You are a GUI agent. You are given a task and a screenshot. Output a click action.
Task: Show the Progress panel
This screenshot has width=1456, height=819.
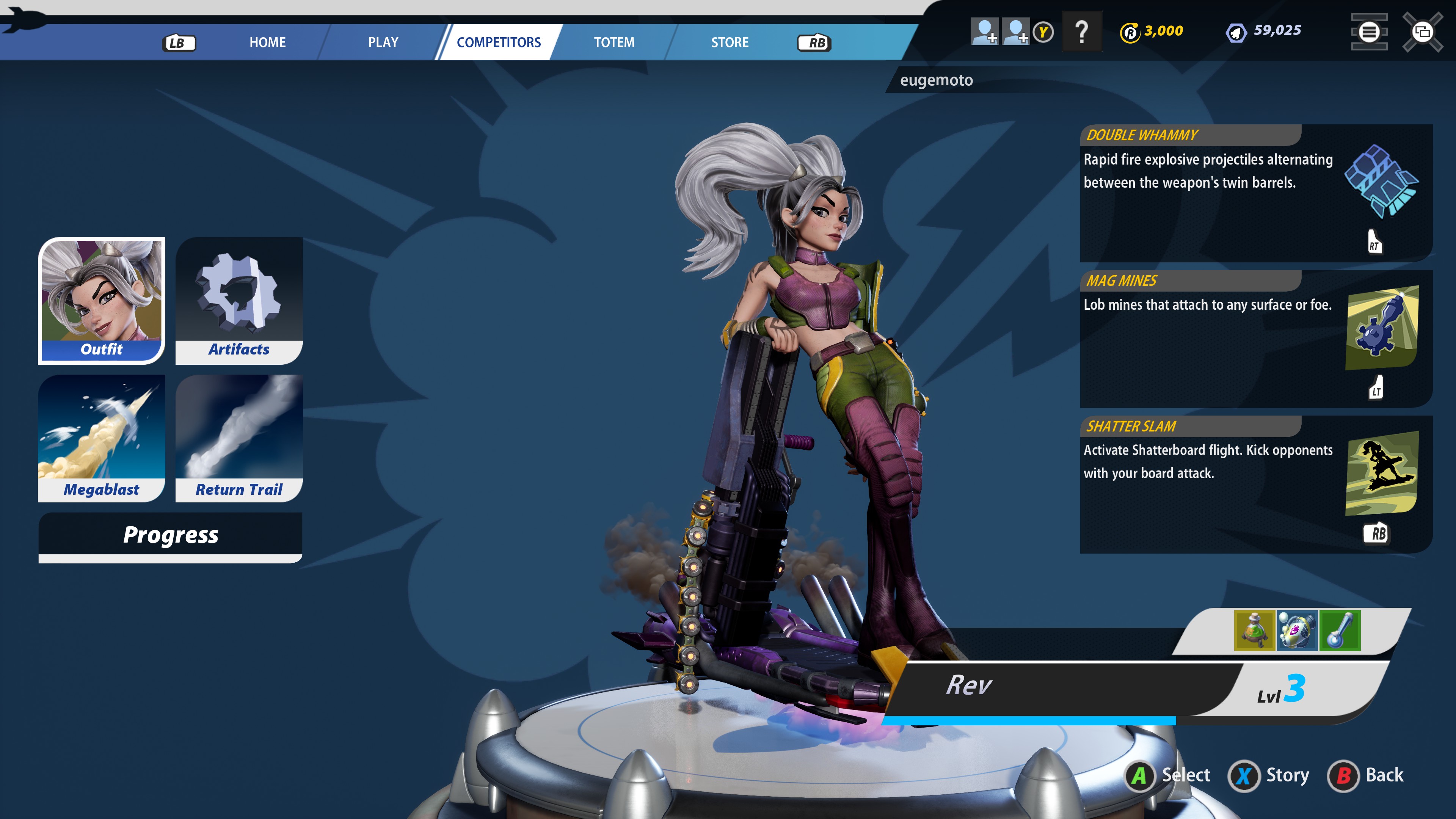click(170, 535)
